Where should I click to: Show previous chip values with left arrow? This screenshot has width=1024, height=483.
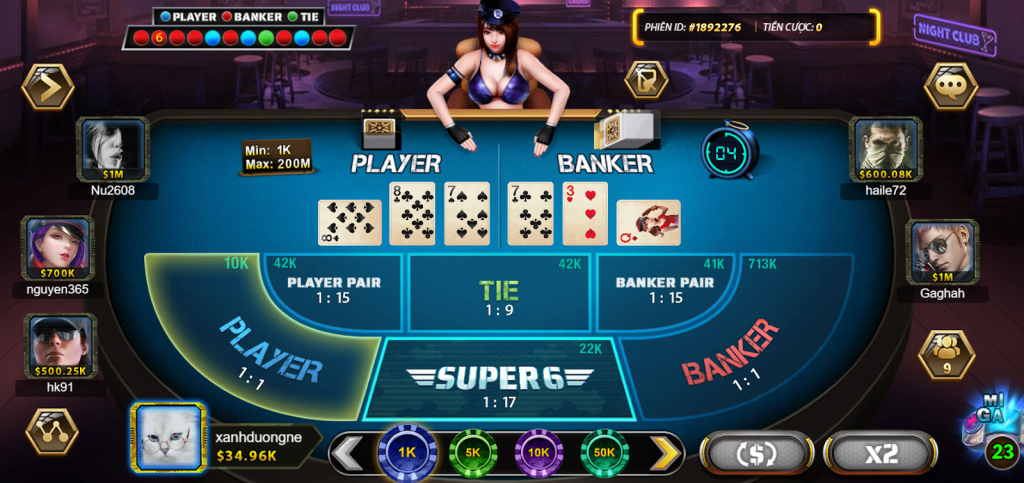click(347, 453)
